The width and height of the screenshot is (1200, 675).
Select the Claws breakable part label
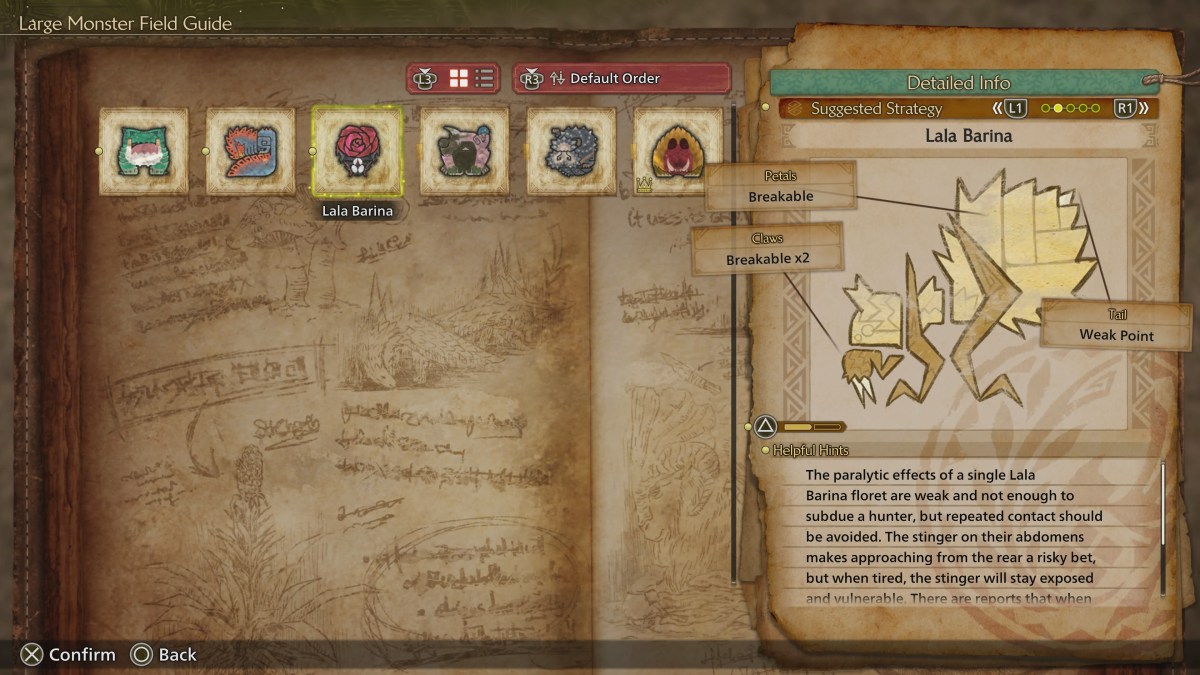[768, 249]
